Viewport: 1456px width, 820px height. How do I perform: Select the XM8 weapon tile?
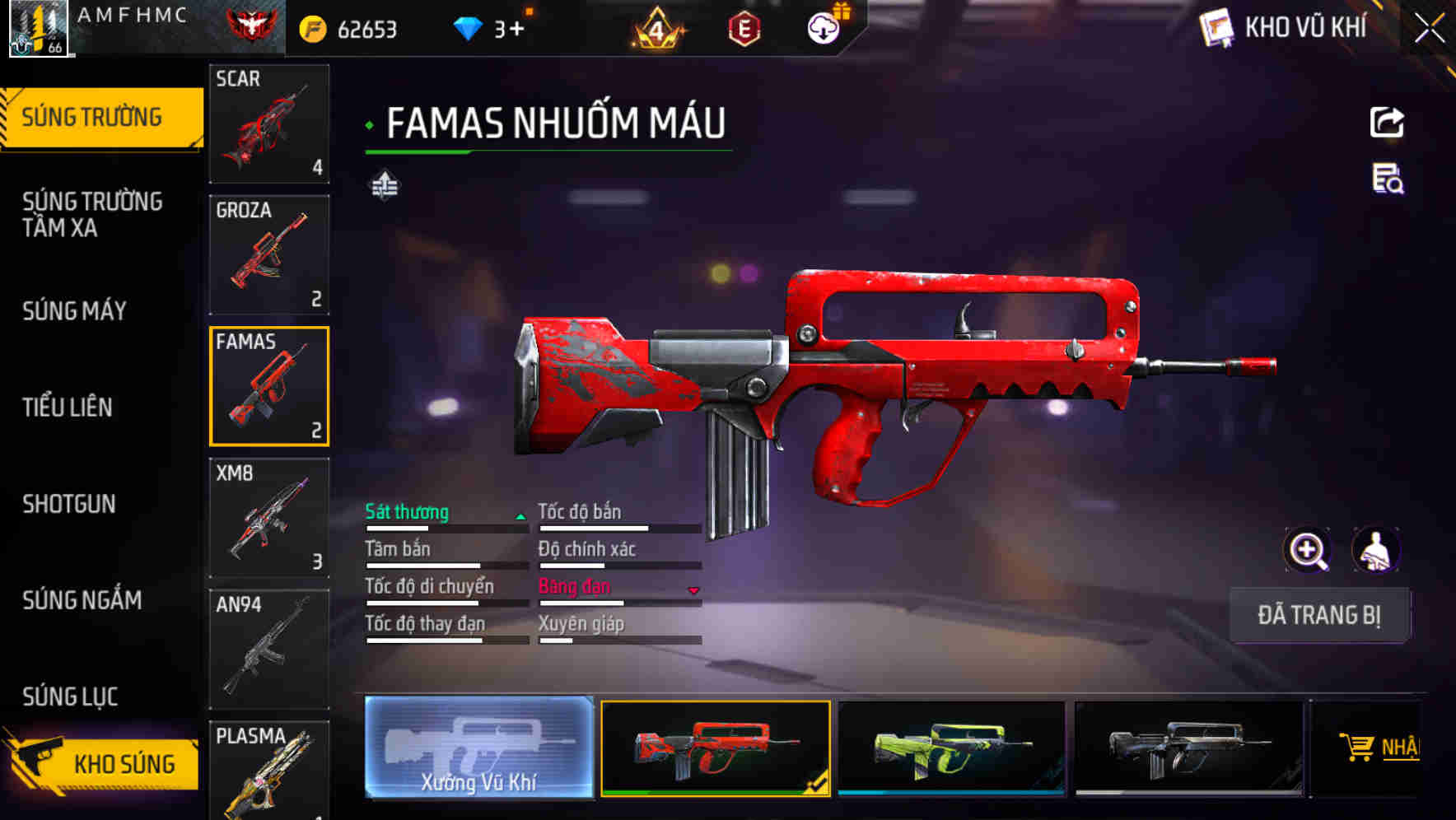(x=269, y=518)
